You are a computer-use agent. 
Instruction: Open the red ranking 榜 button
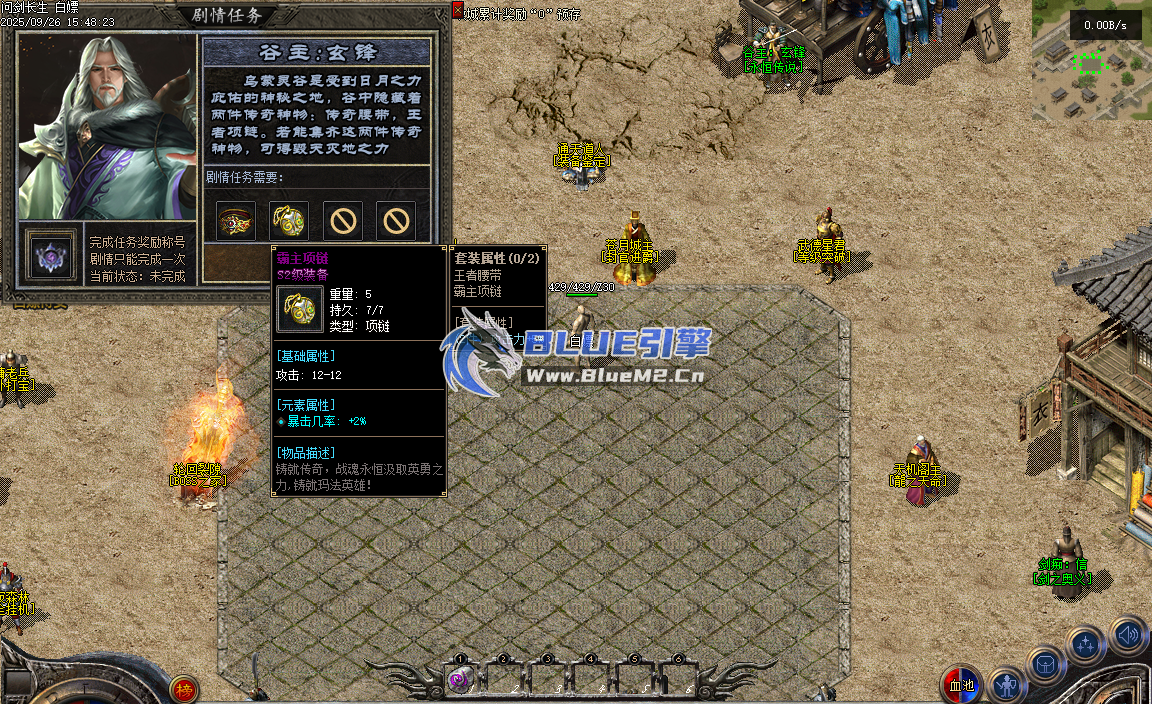pyautogui.click(x=183, y=688)
